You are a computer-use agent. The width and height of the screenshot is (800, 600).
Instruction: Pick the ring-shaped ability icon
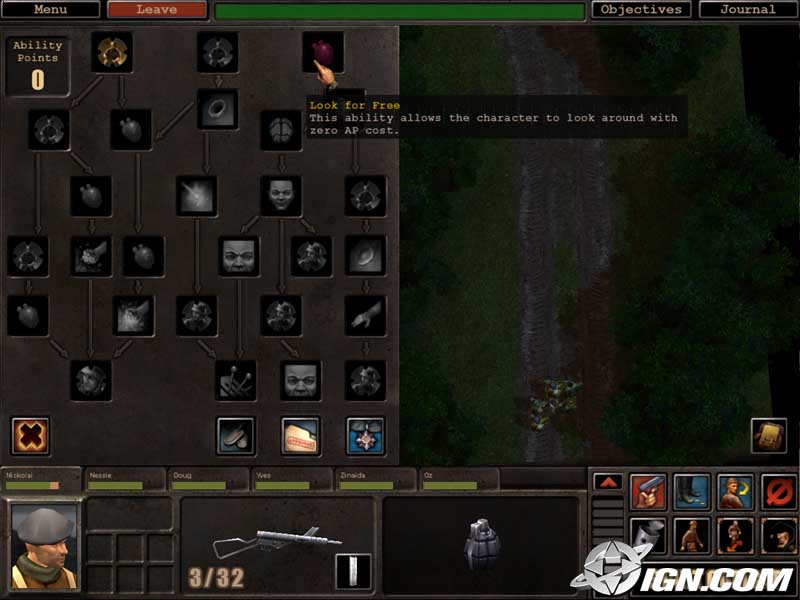[x=217, y=108]
